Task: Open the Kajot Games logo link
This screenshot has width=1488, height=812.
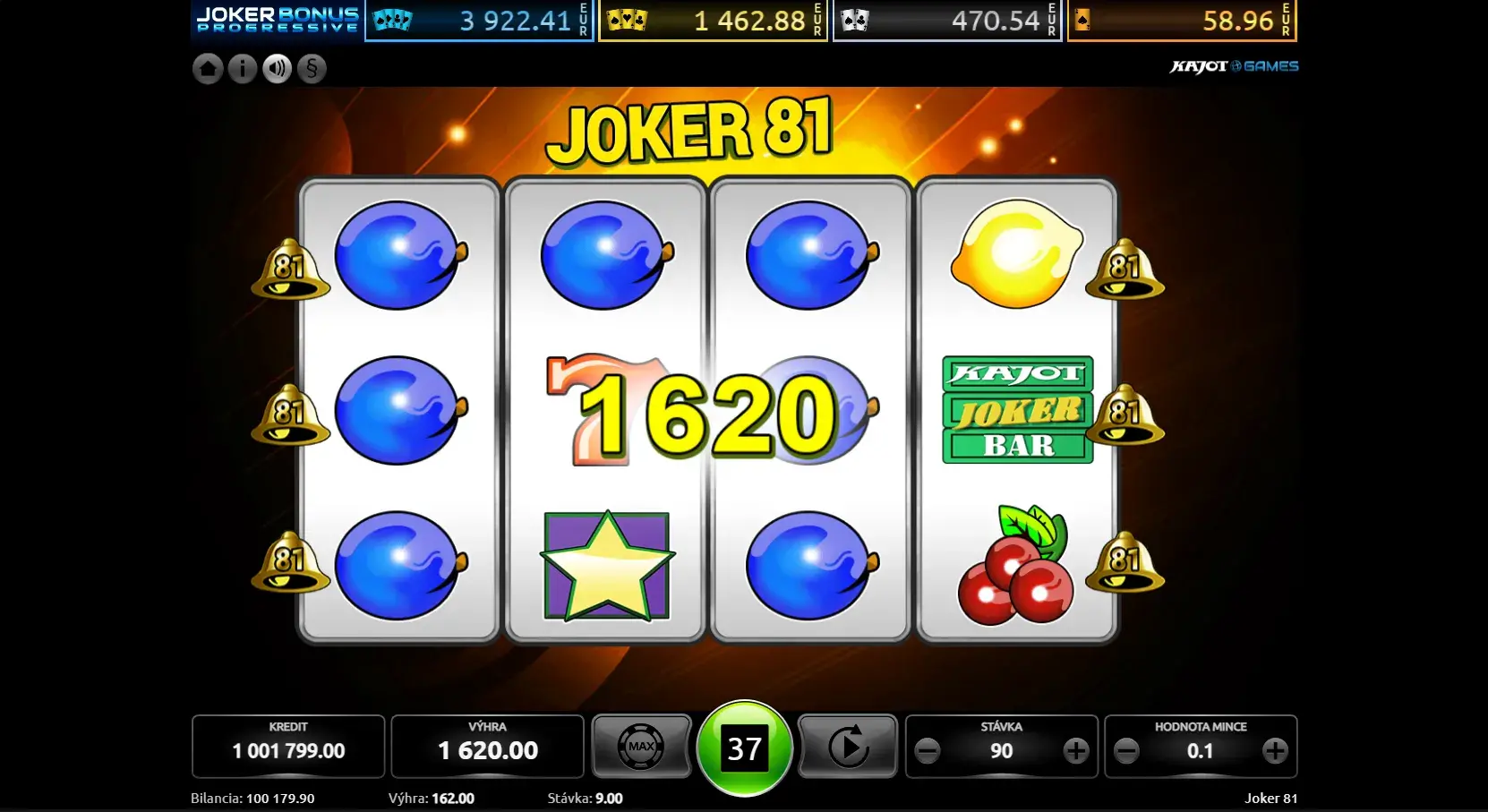Action: pos(1234,66)
